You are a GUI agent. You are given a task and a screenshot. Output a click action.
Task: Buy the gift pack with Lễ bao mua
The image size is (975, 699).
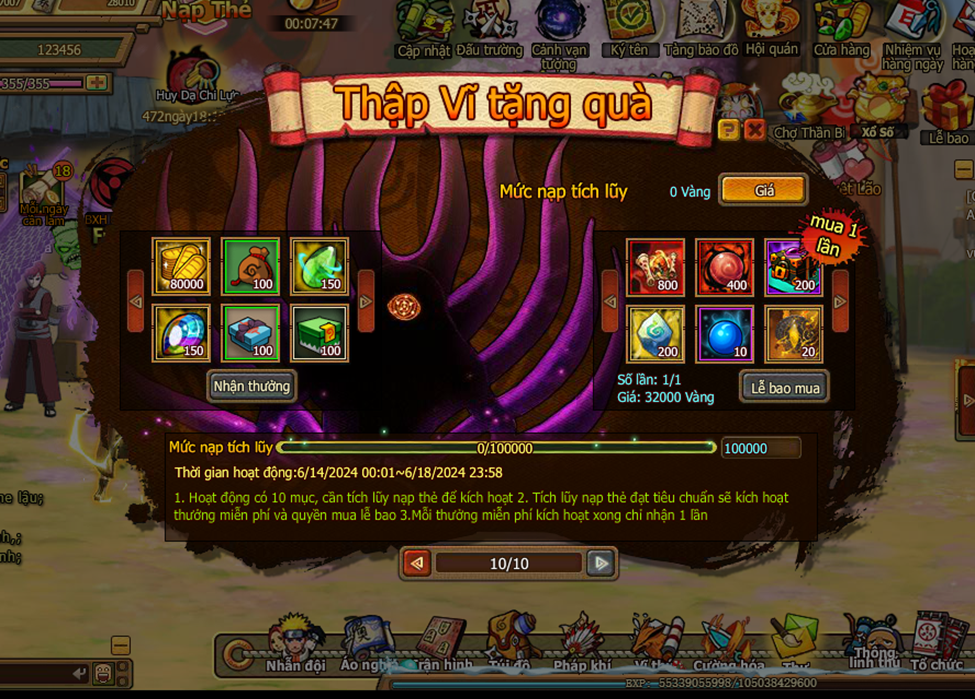coord(785,388)
